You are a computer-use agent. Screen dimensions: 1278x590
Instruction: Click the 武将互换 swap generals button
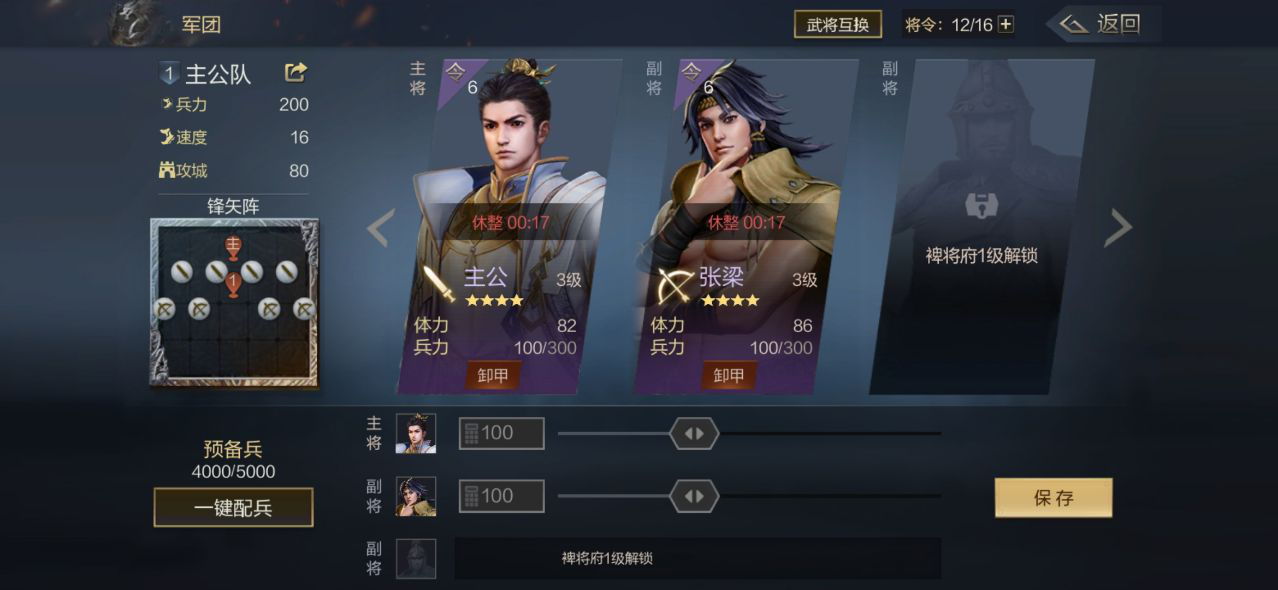coord(837,24)
